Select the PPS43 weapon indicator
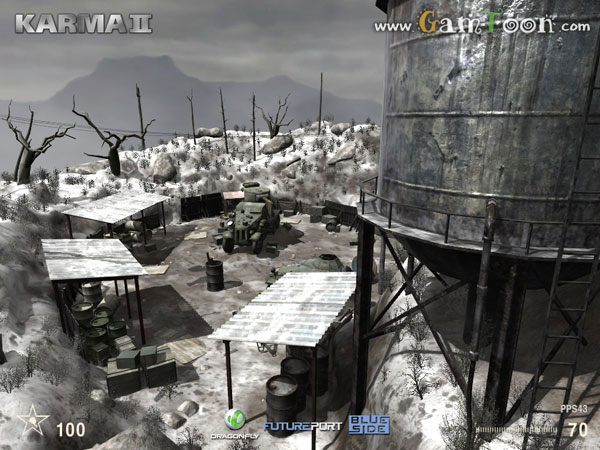The width and height of the screenshot is (600, 450). tap(573, 409)
